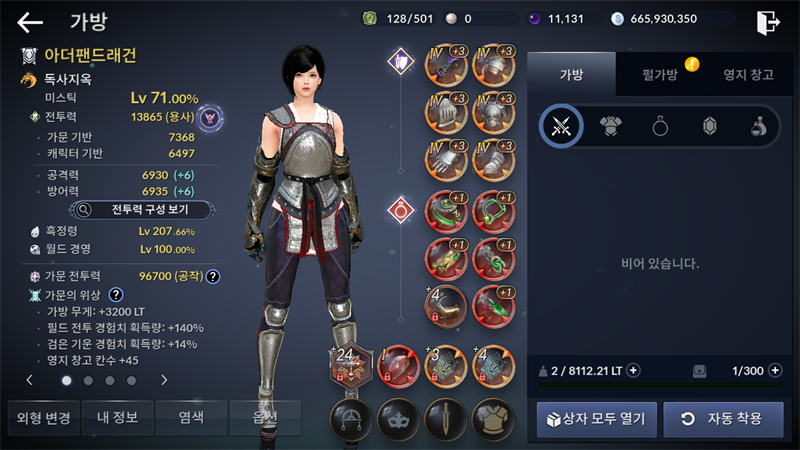
Task: Open the 염색 dye menu
Action: click(191, 417)
